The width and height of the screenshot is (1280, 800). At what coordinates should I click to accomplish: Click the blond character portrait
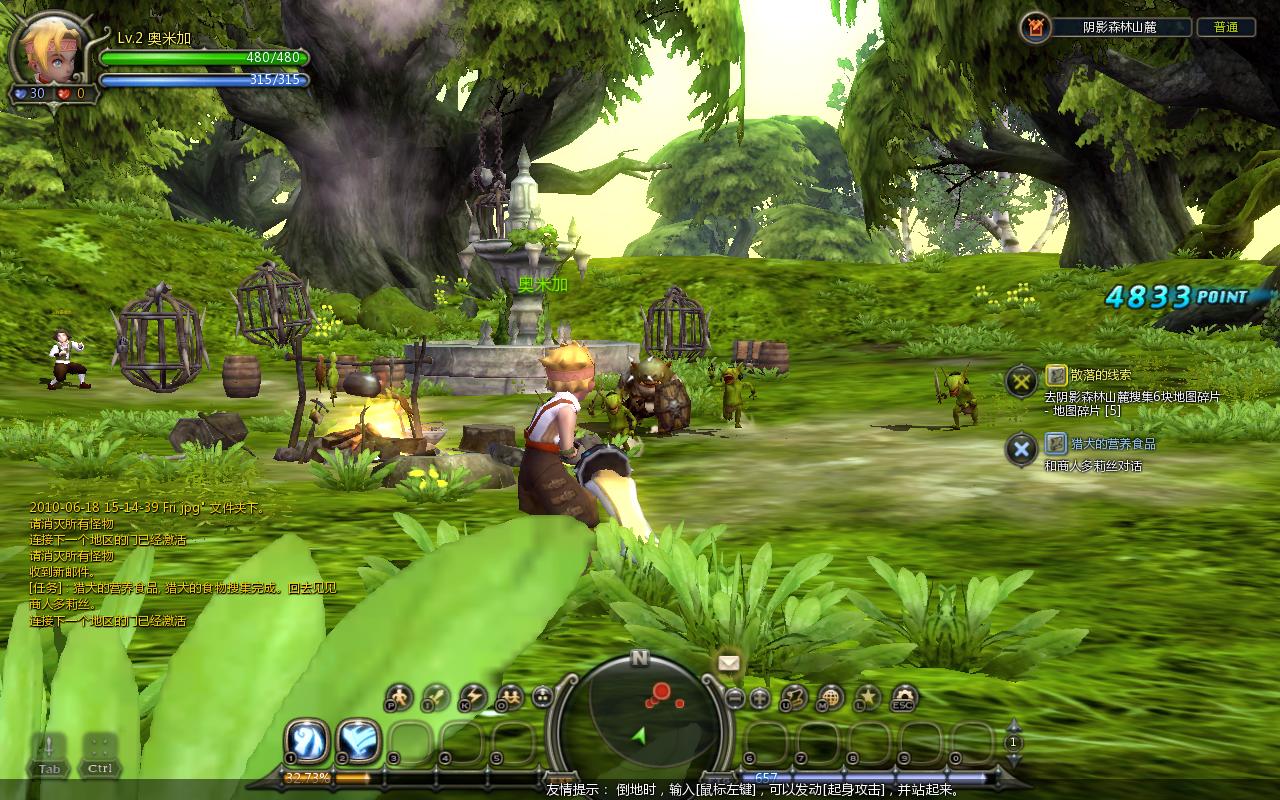pyautogui.click(x=46, y=49)
